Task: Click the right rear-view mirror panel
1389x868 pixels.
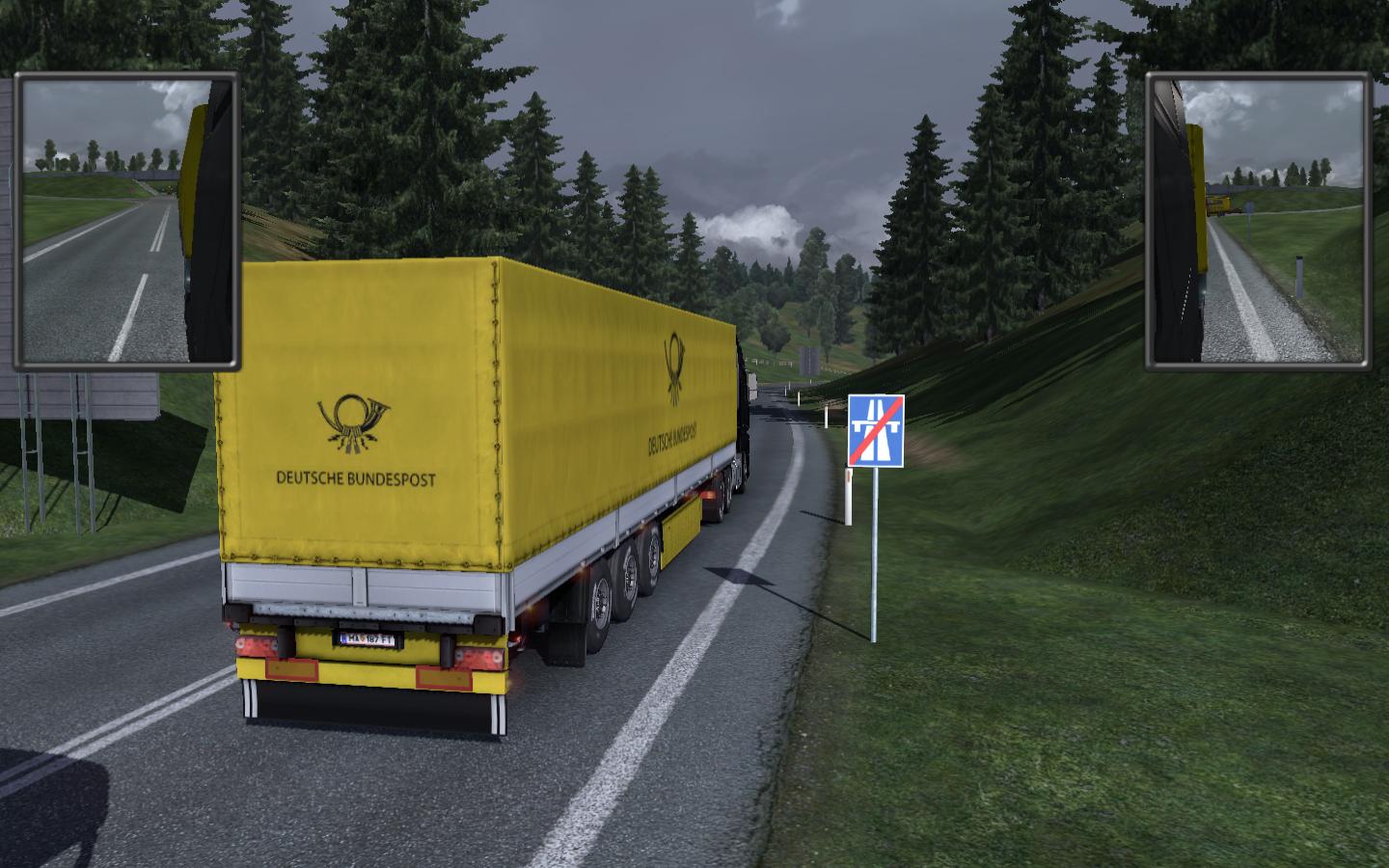Action: click(1259, 221)
